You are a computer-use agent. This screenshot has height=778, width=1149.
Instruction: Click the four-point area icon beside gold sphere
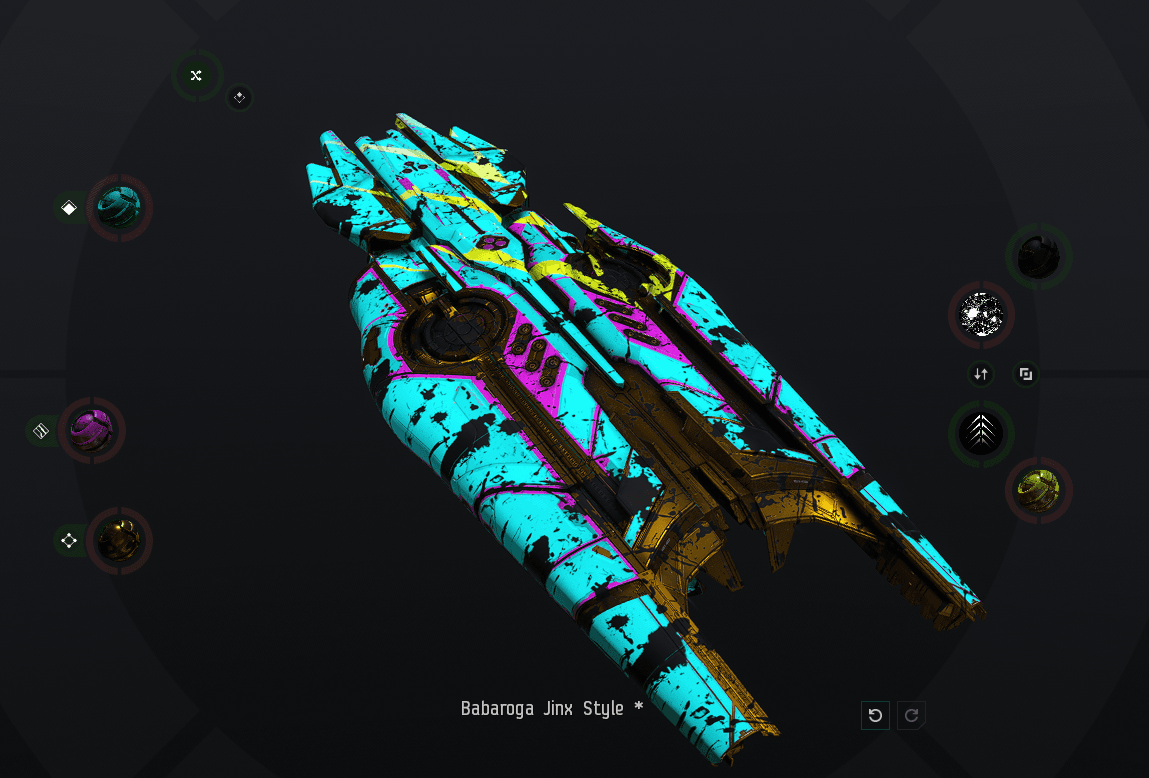(69, 541)
